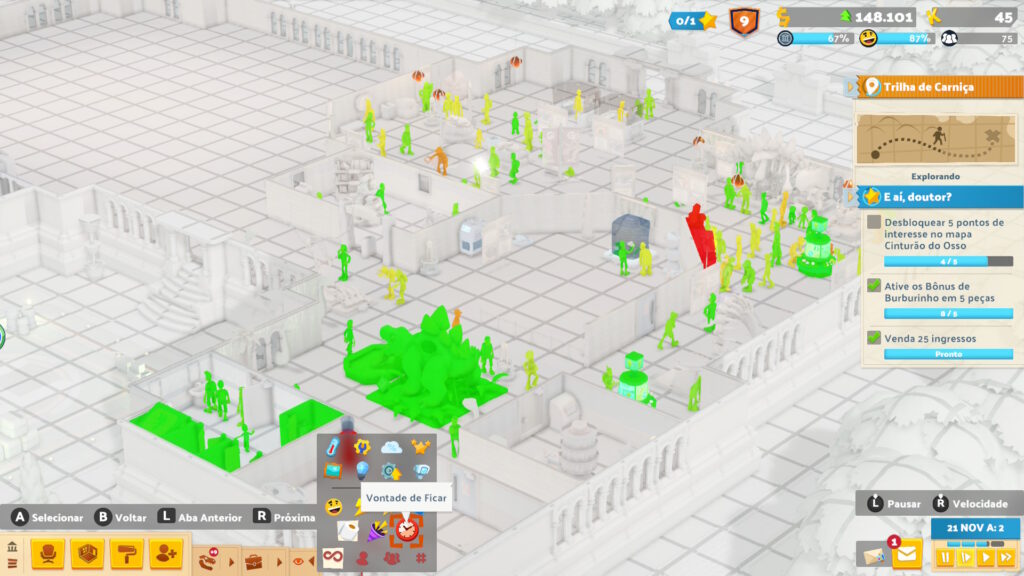Collapse the E aí, doutor? objectives panel
Image resolution: width=1024 pixels, height=576 pixels.
point(852,196)
